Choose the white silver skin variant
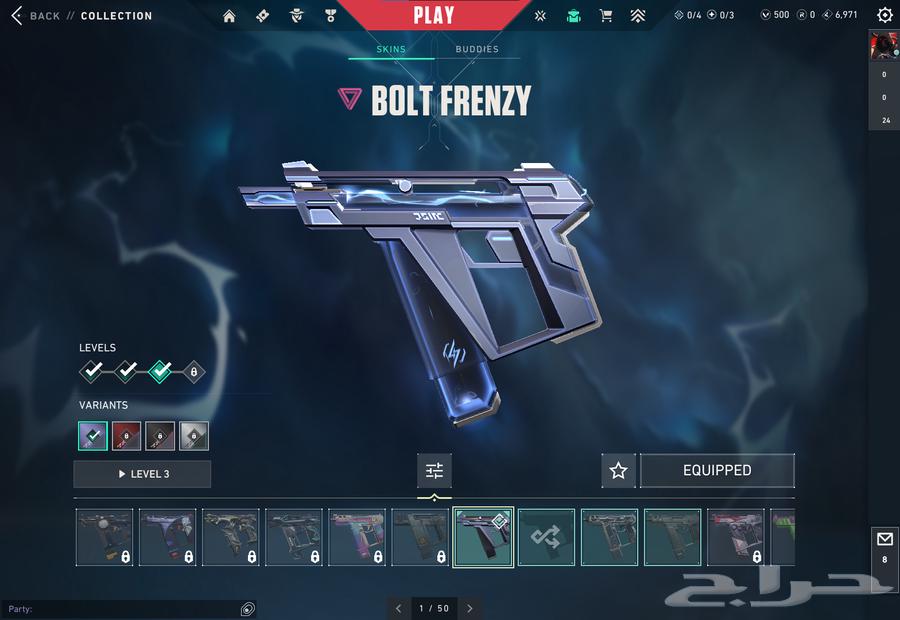This screenshot has height=620, width=900. (194, 436)
